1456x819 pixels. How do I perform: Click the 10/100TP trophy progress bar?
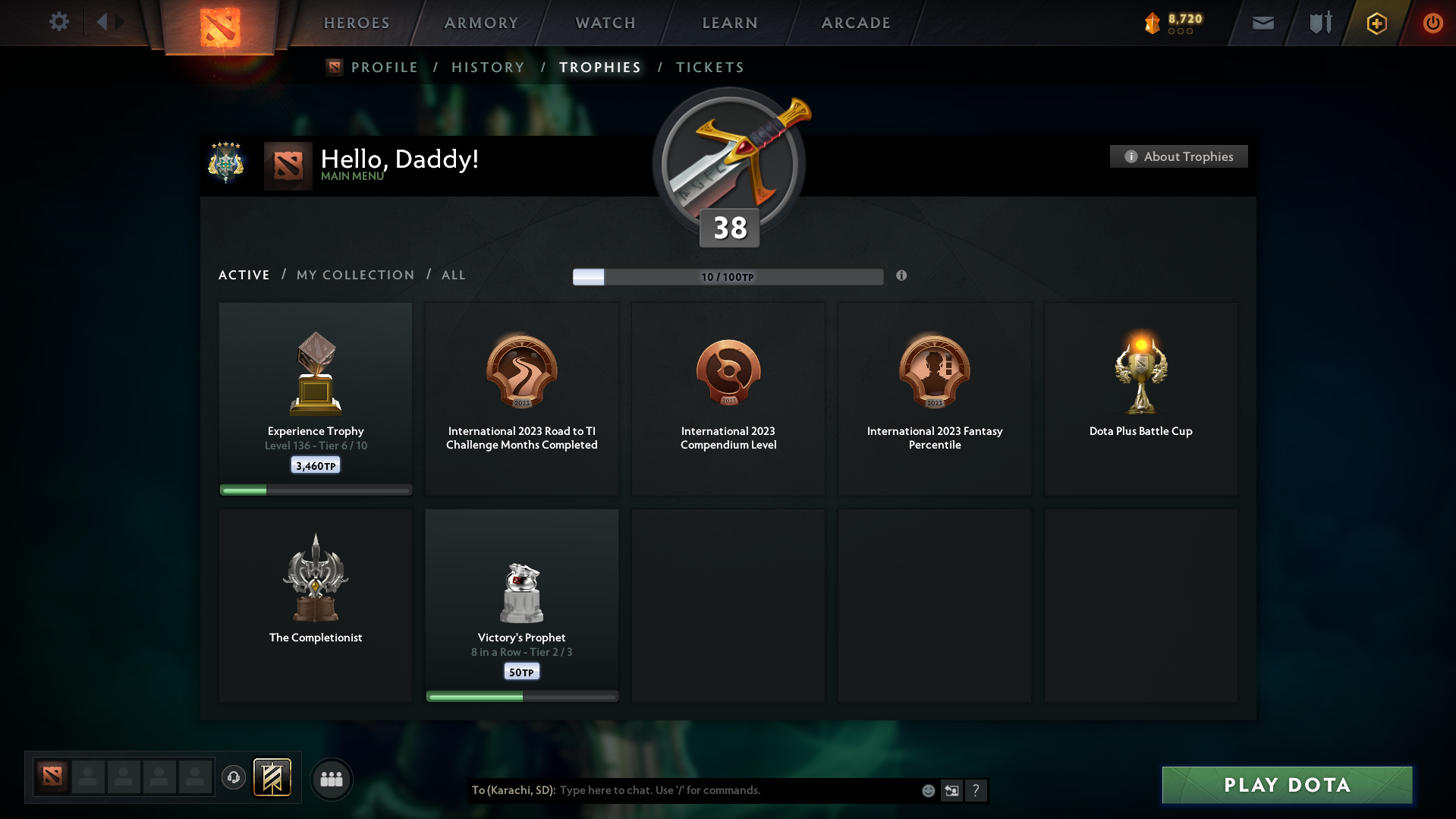point(728,276)
